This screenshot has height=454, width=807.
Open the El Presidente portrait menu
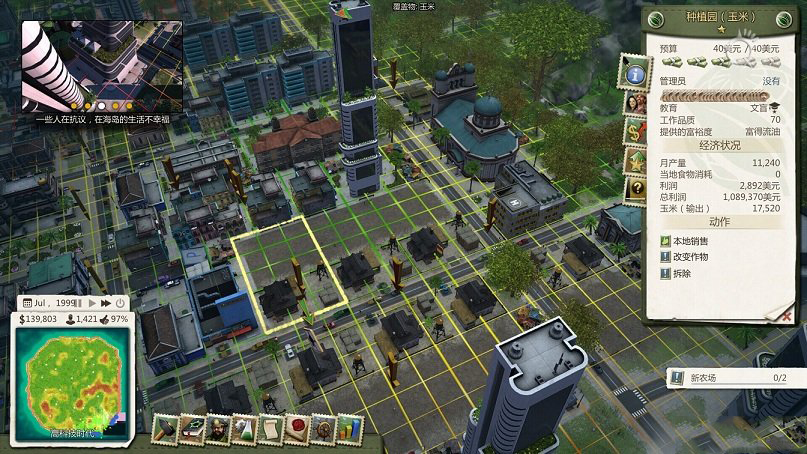coord(216,430)
